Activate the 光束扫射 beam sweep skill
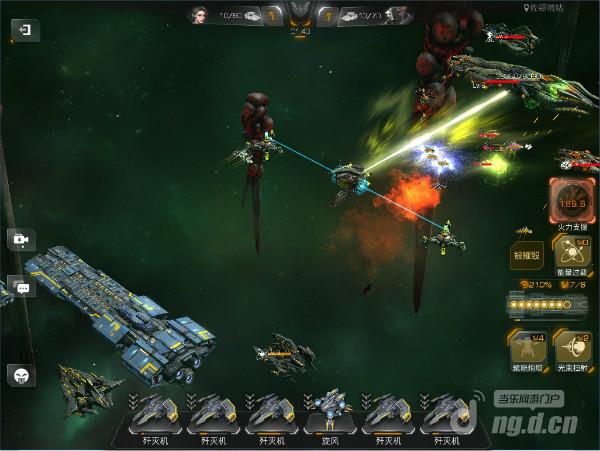This screenshot has width=600, height=451. coord(574,348)
